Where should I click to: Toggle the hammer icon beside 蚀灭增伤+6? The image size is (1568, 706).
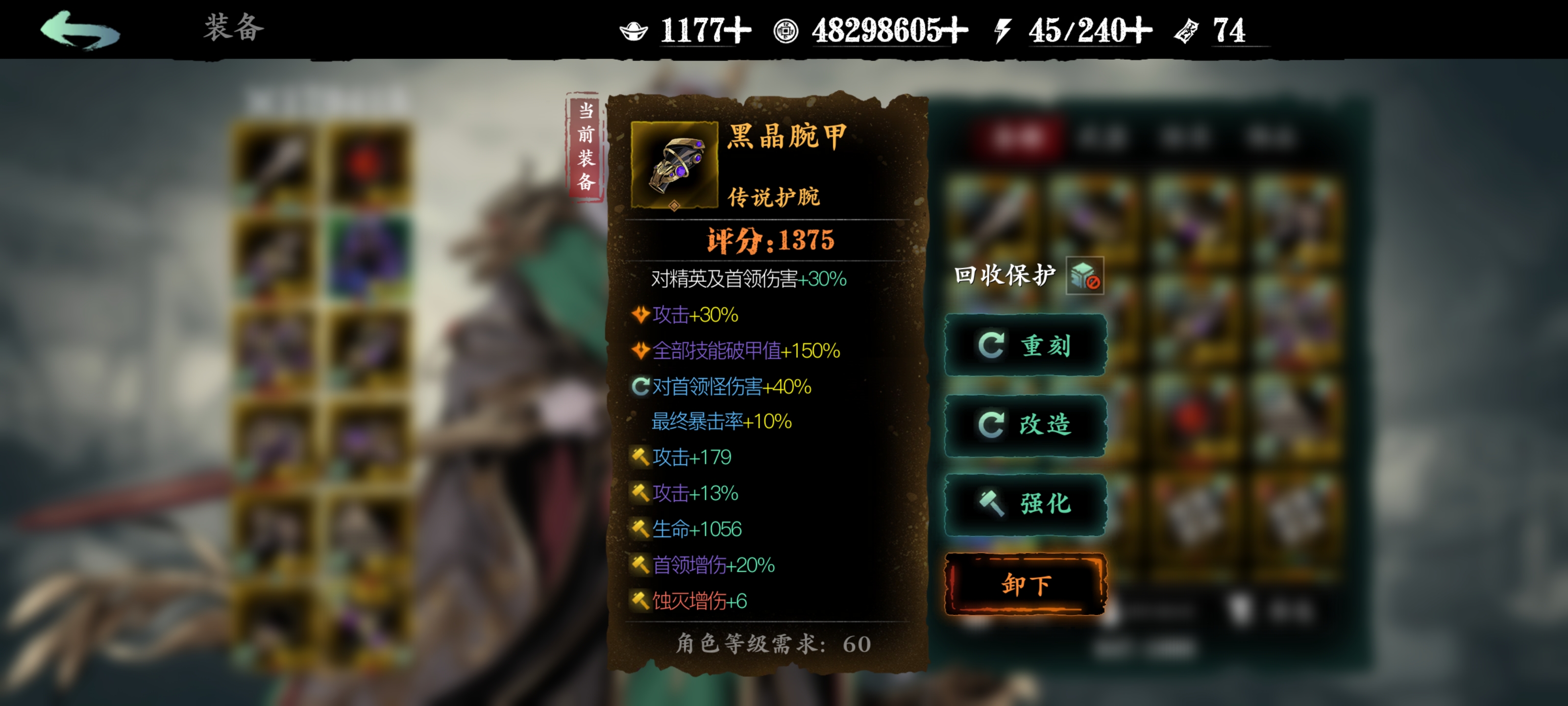click(640, 600)
